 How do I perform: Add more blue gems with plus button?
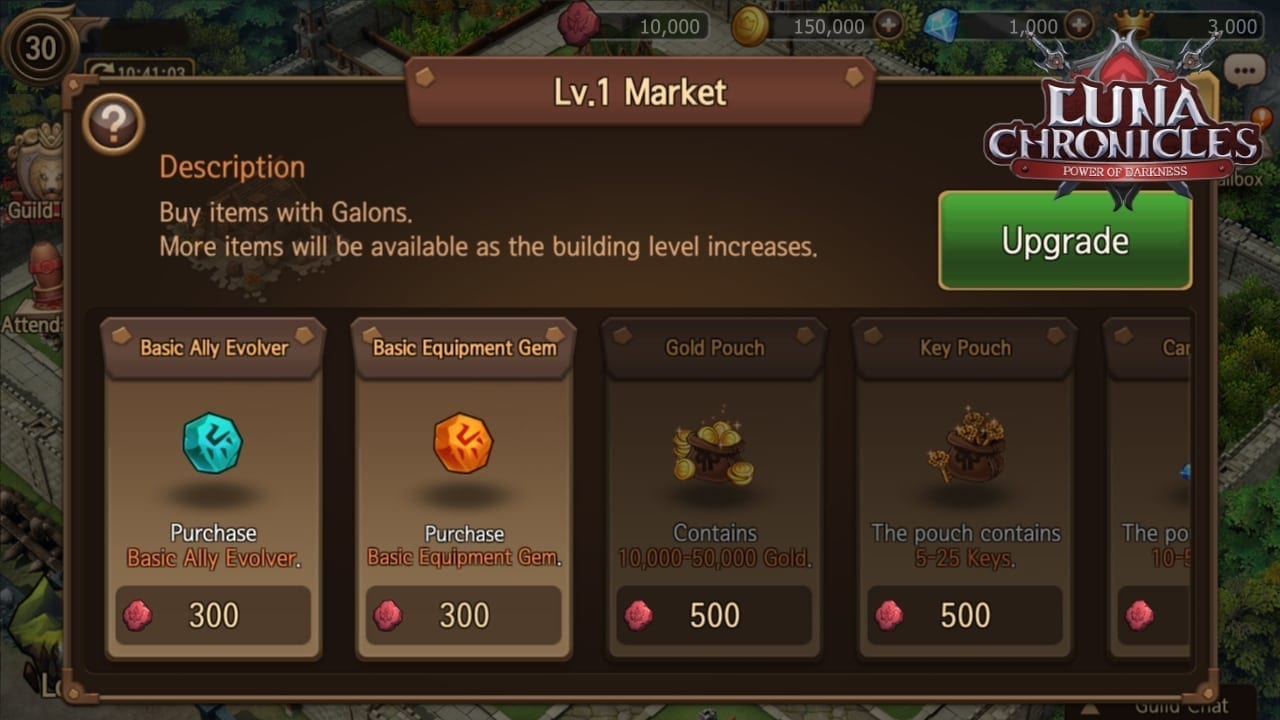tap(1078, 26)
